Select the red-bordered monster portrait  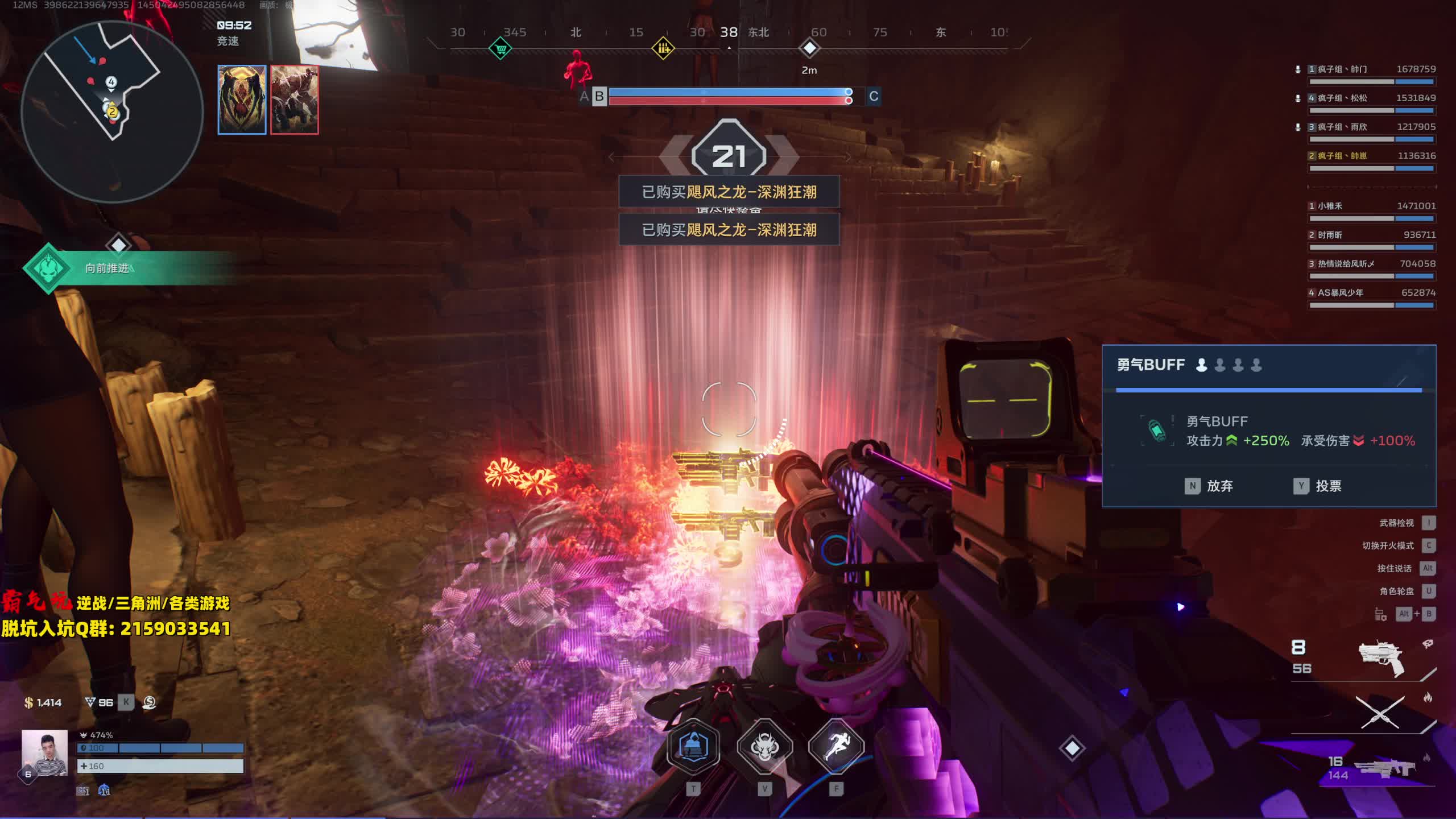click(x=295, y=100)
